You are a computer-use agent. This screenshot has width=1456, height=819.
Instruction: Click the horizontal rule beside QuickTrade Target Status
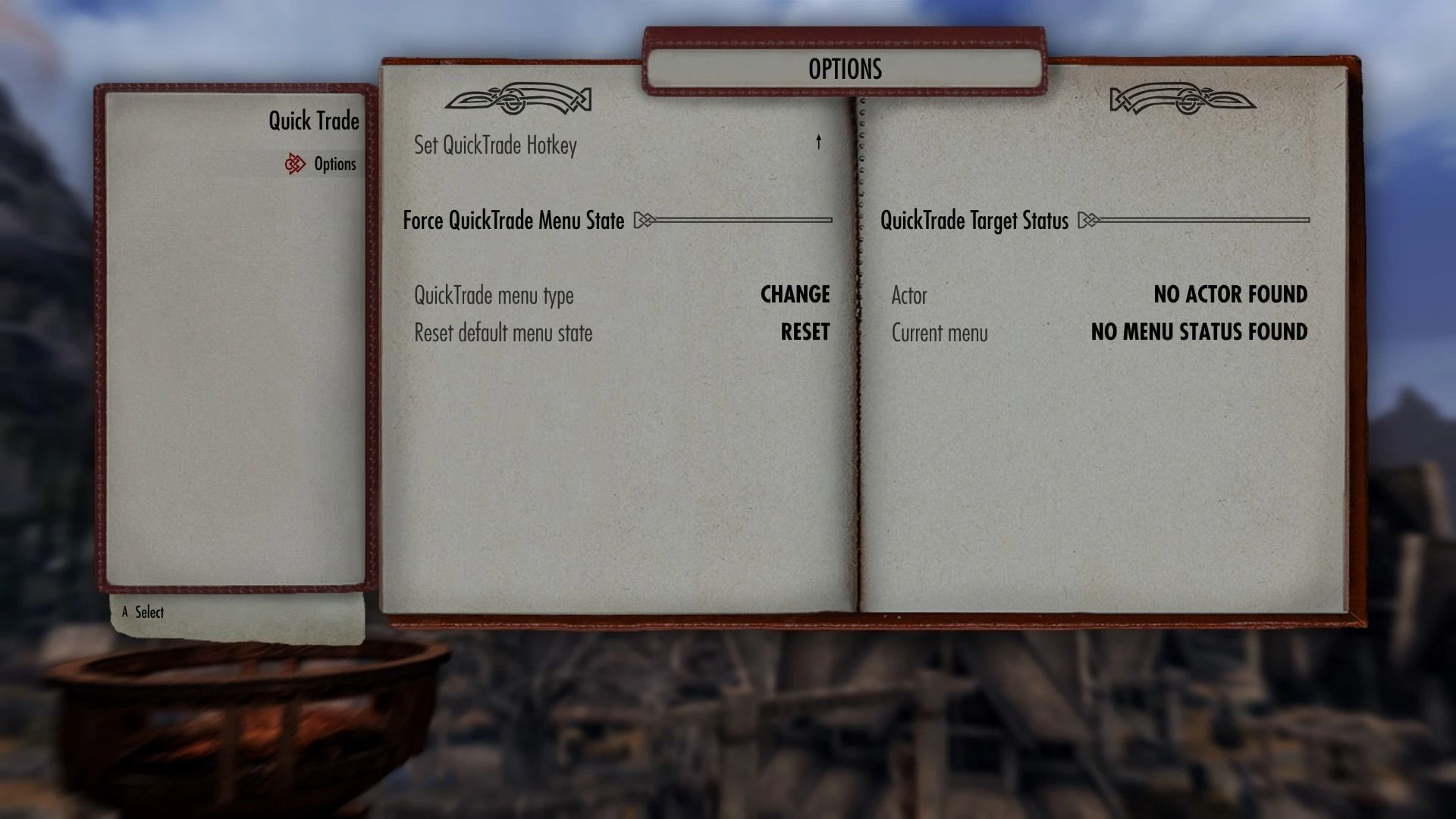pyautogui.click(x=1206, y=221)
